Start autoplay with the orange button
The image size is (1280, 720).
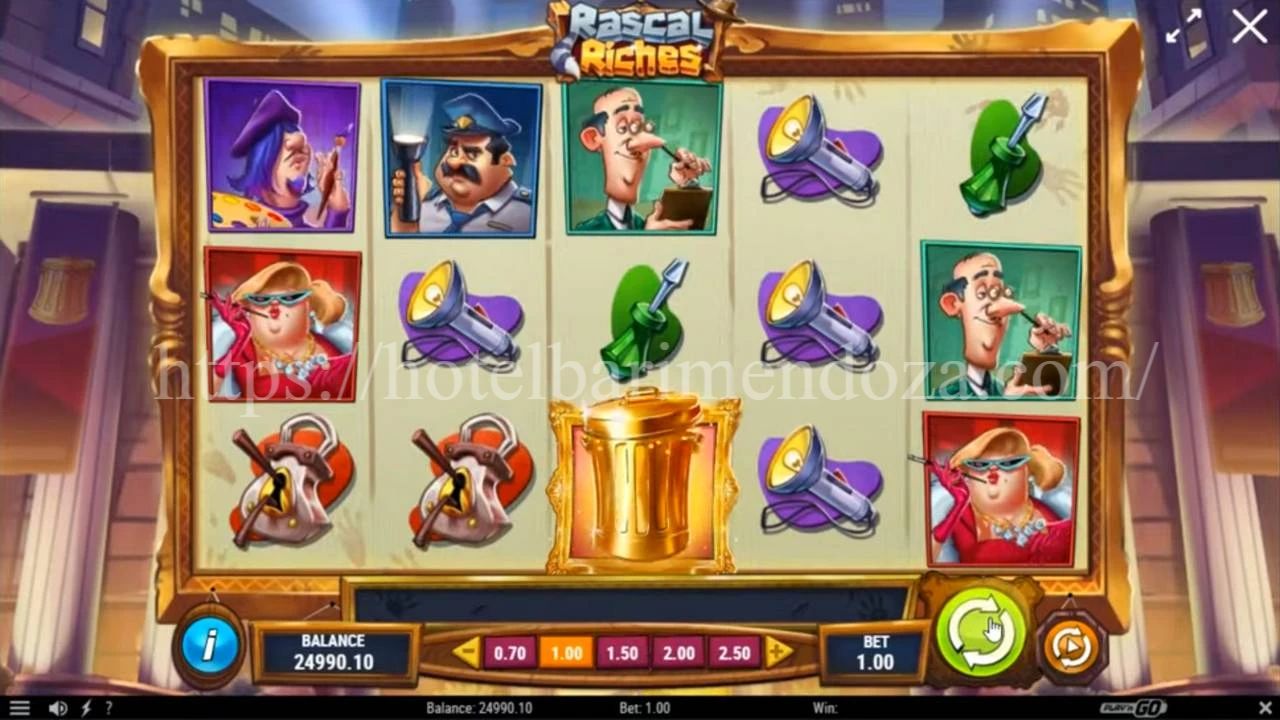(x=1071, y=648)
